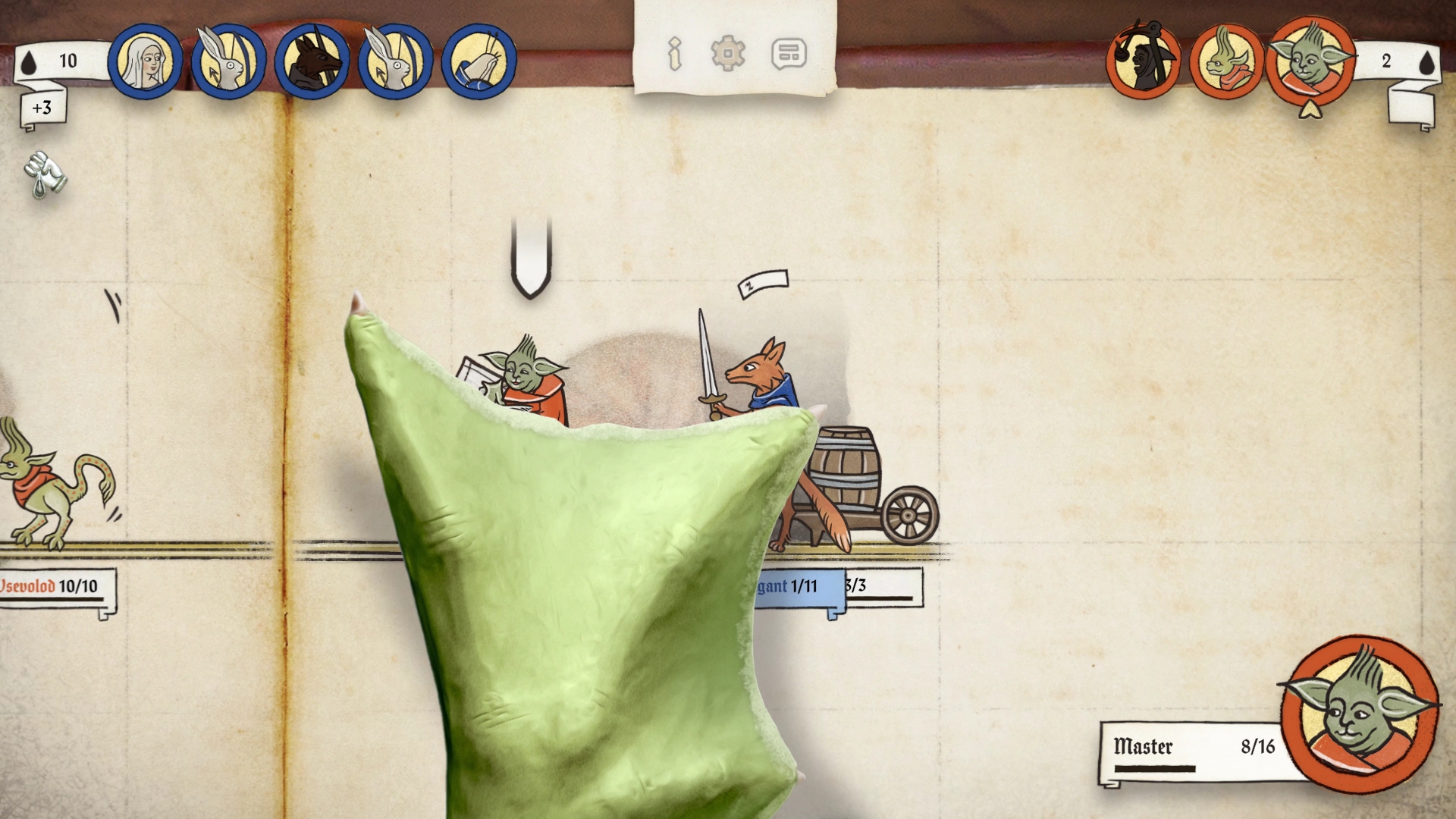Viewport: 1456px width, 819px height.
Task: Select the Master portrait in the turn order
Action: pyautogui.click(x=1310, y=61)
